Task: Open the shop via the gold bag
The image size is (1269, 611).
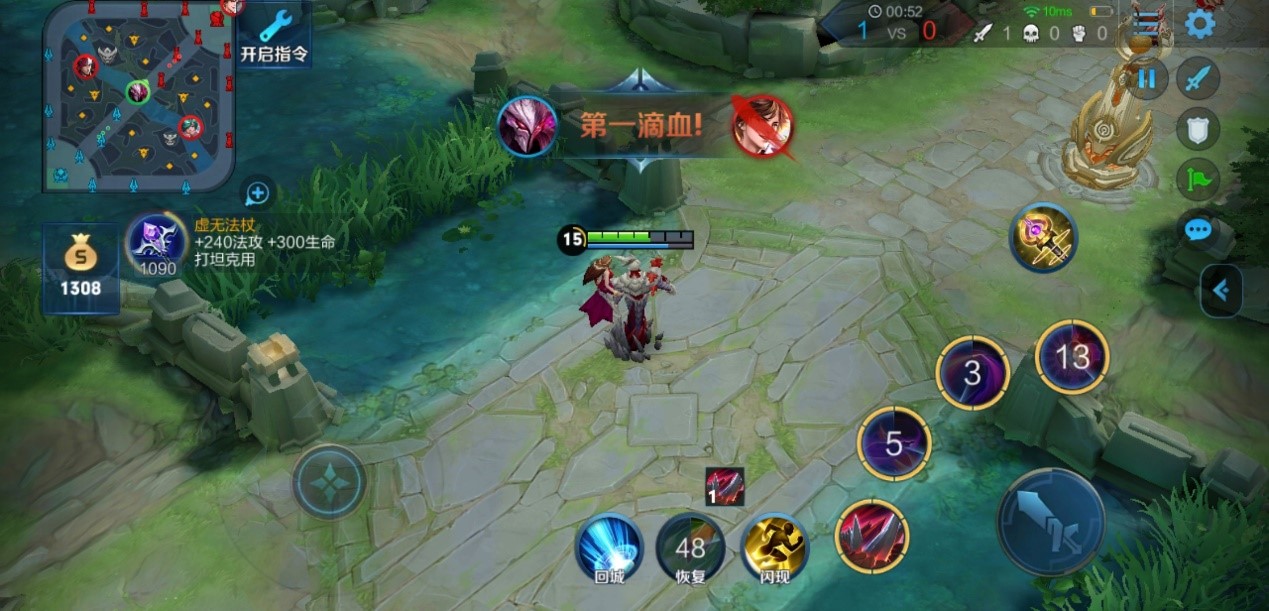Action: 81,267
